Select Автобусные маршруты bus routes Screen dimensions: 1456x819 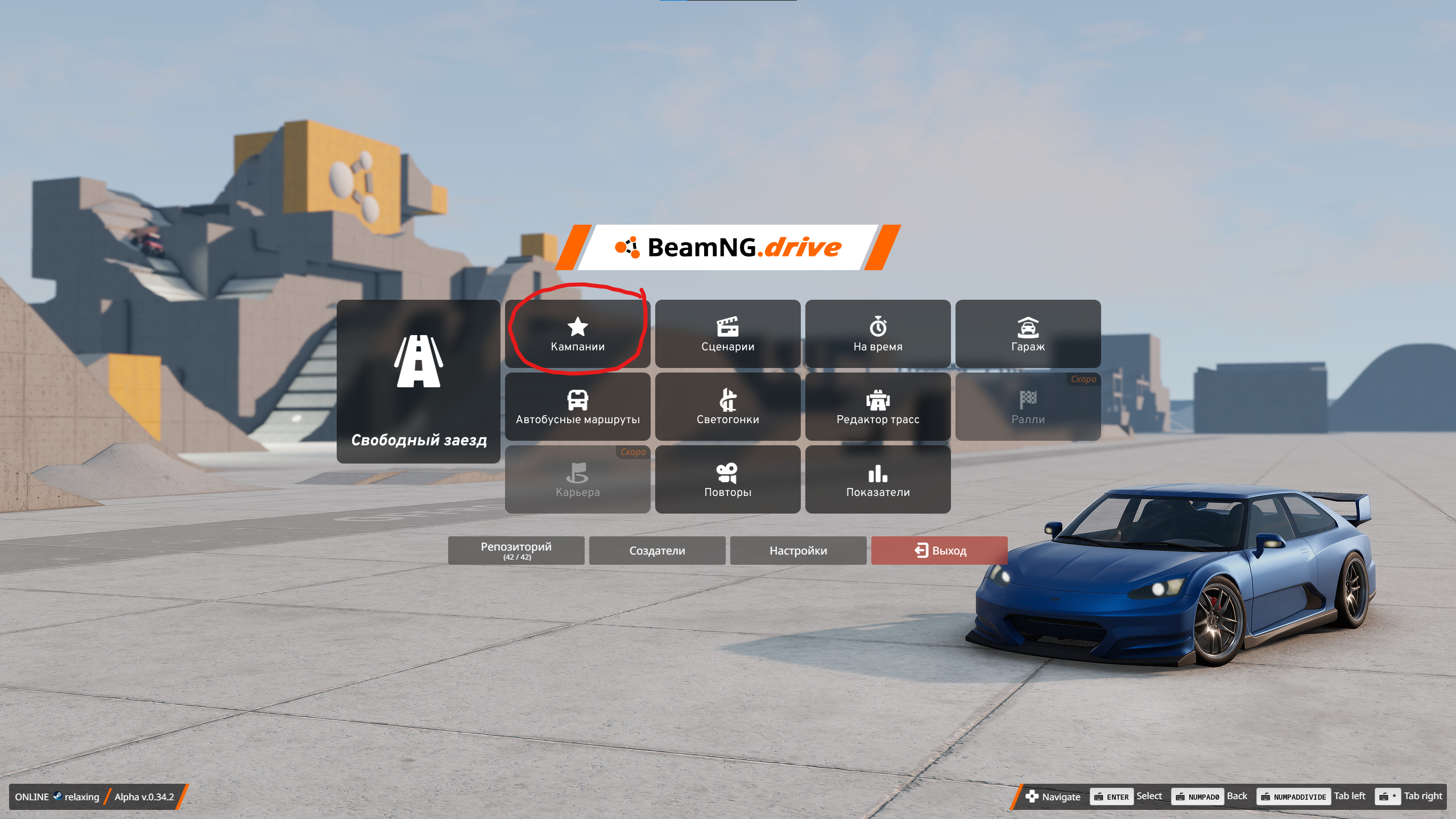tap(577, 407)
